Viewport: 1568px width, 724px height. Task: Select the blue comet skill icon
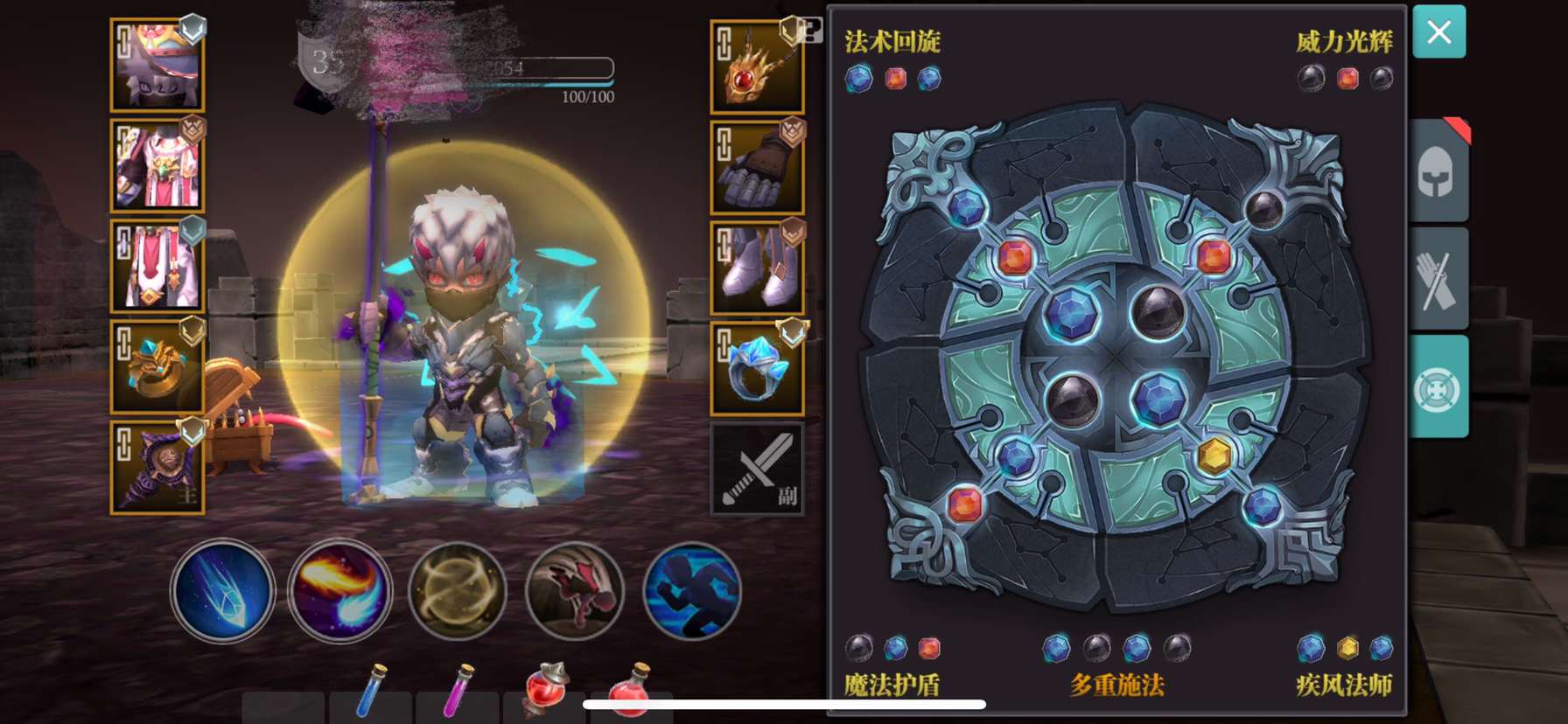coord(223,592)
